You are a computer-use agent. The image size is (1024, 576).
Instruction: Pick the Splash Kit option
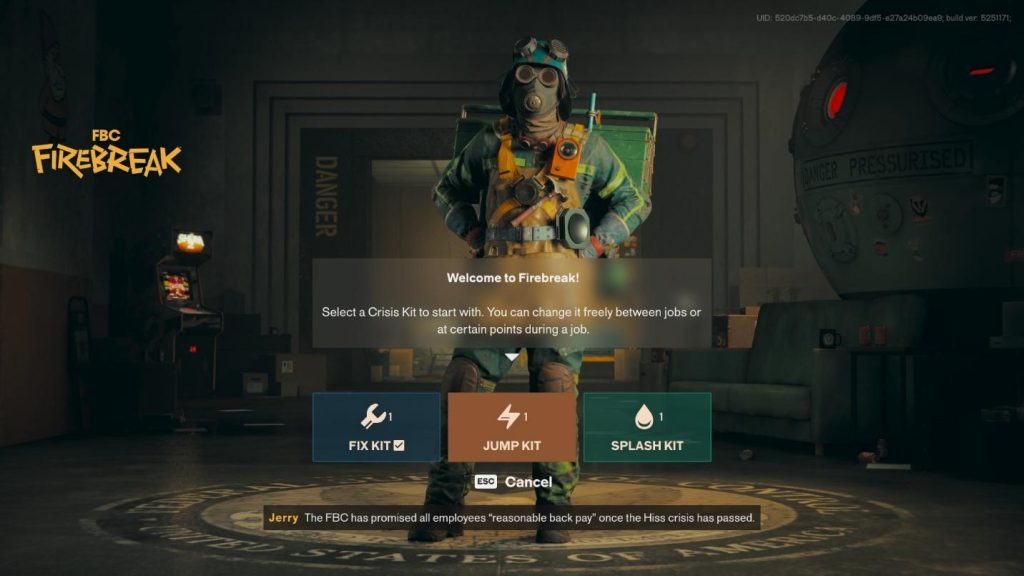point(647,427)
